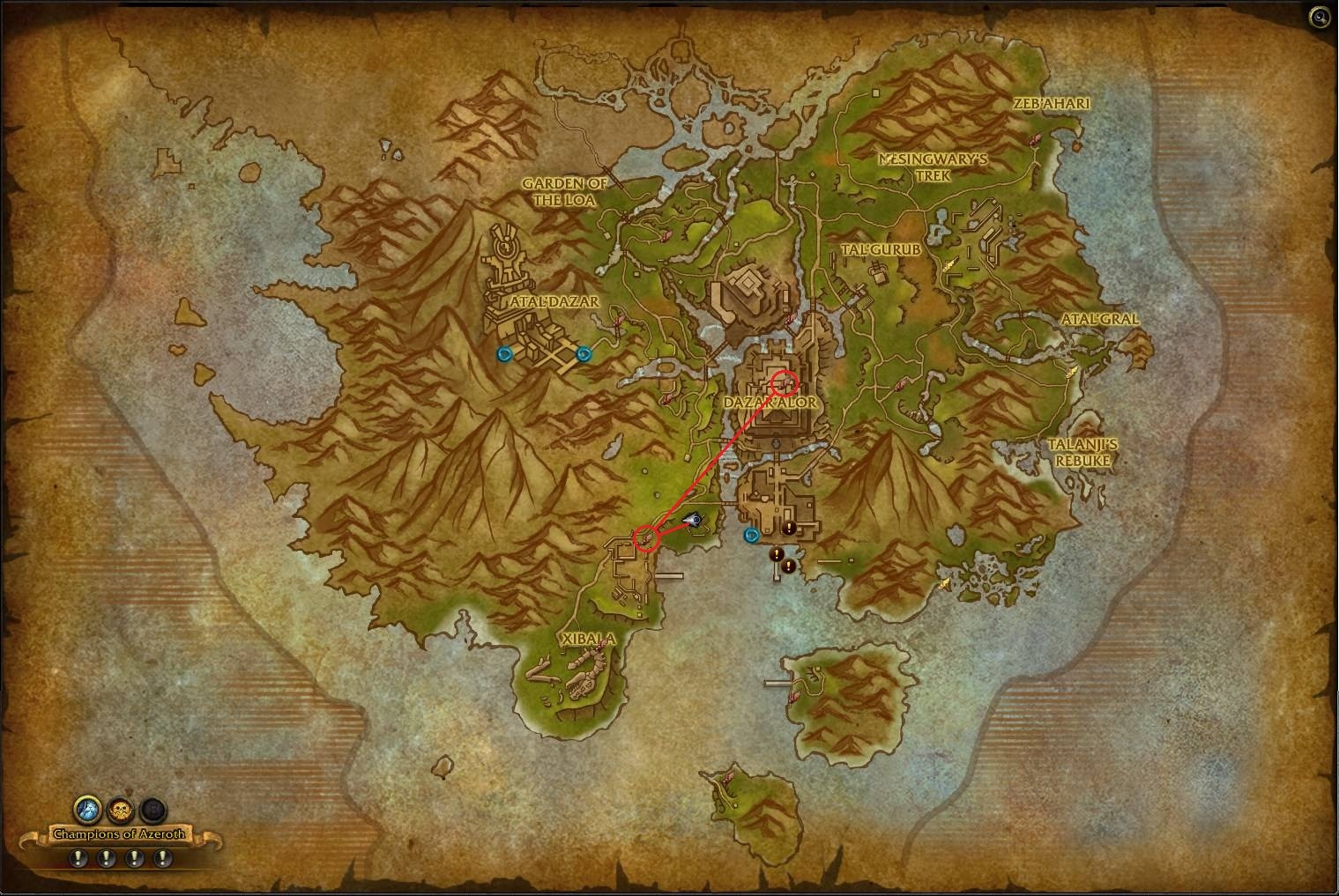Select the blue dungeon entrance icon west of Atal'Dazar
1339x896 pixels.
pos(504,354)
